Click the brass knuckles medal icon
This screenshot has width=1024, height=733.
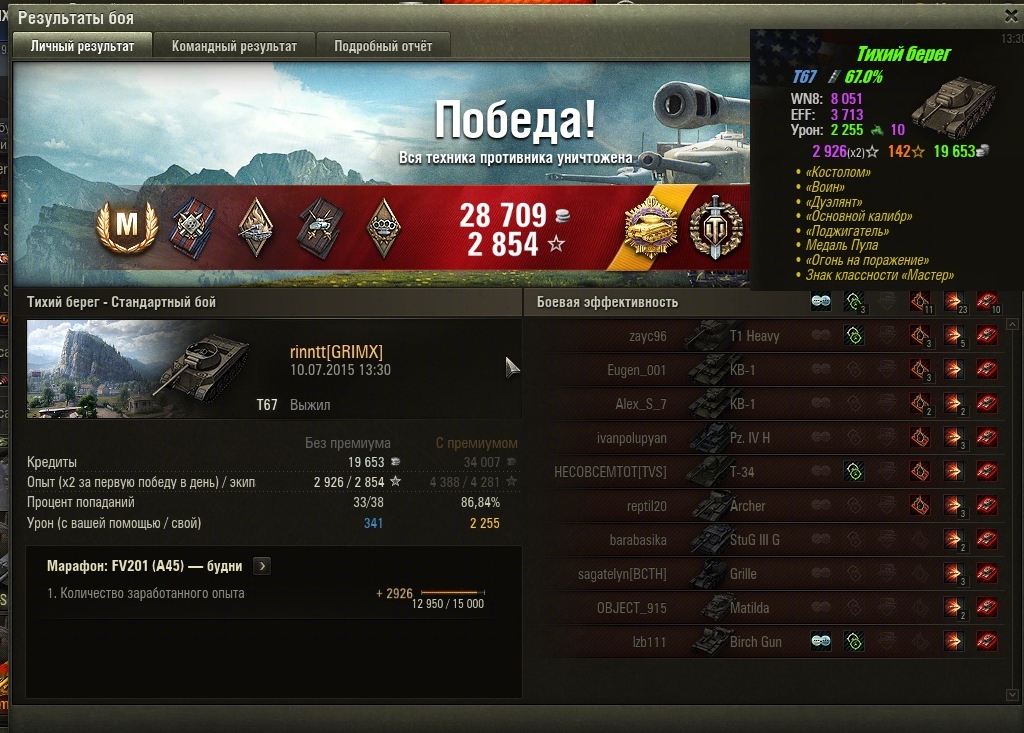point(382,227)
